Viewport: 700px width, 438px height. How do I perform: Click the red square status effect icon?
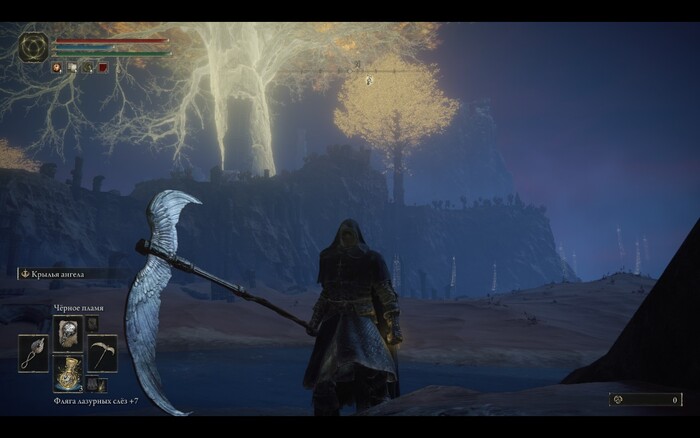point(103,67)
